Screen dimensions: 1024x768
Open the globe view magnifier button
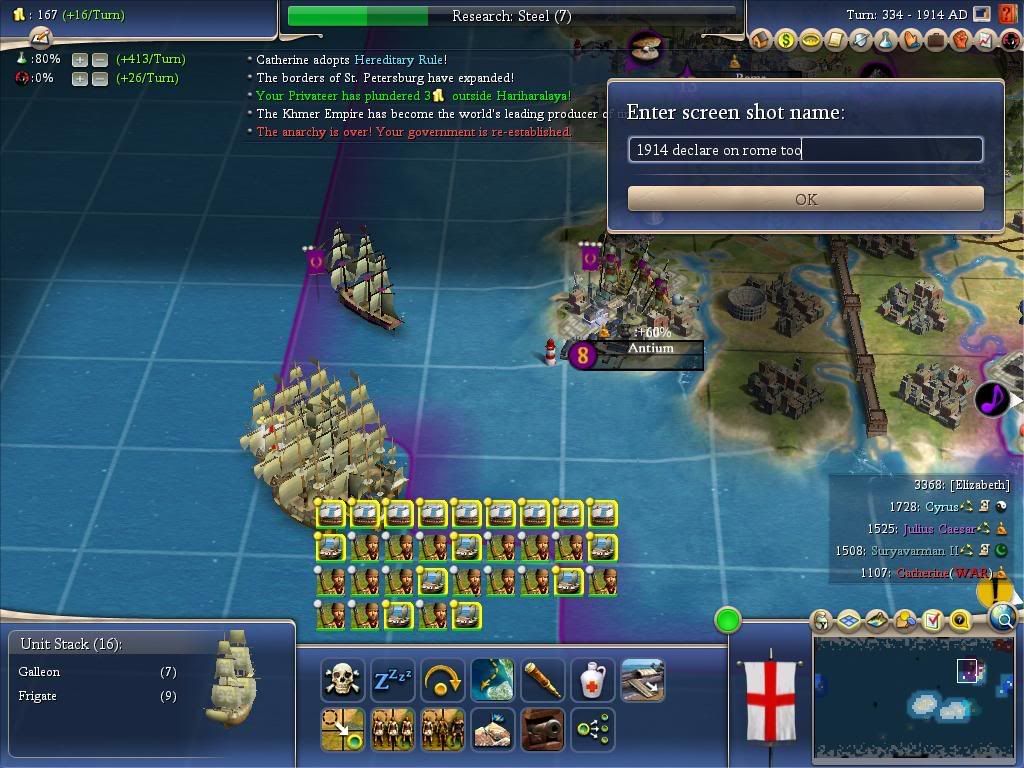tap(1003, 620)
